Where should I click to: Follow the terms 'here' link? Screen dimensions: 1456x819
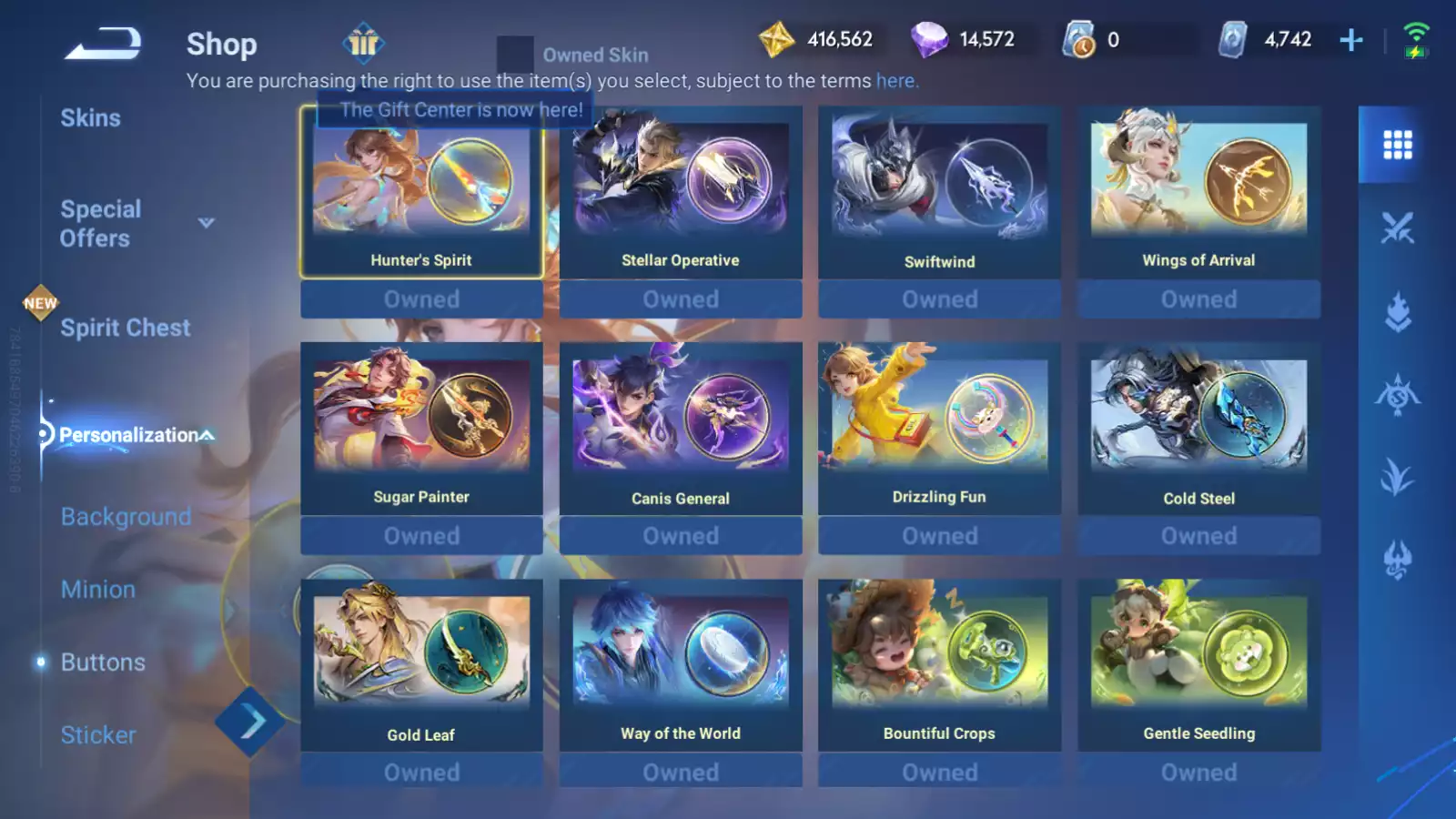[x=895, y=81]
